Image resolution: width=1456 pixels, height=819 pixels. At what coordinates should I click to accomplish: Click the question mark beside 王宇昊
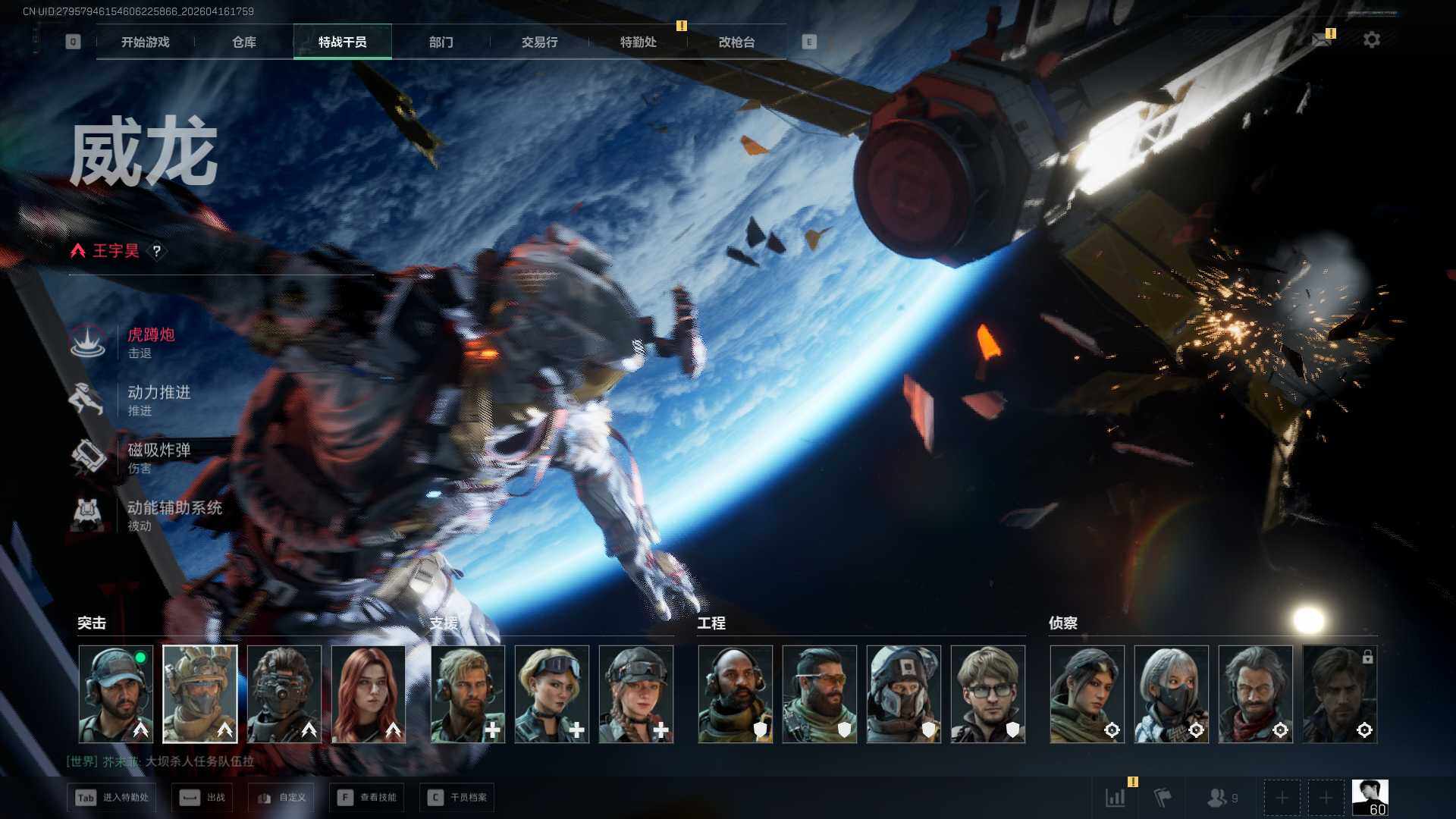[x=157, y=251]
